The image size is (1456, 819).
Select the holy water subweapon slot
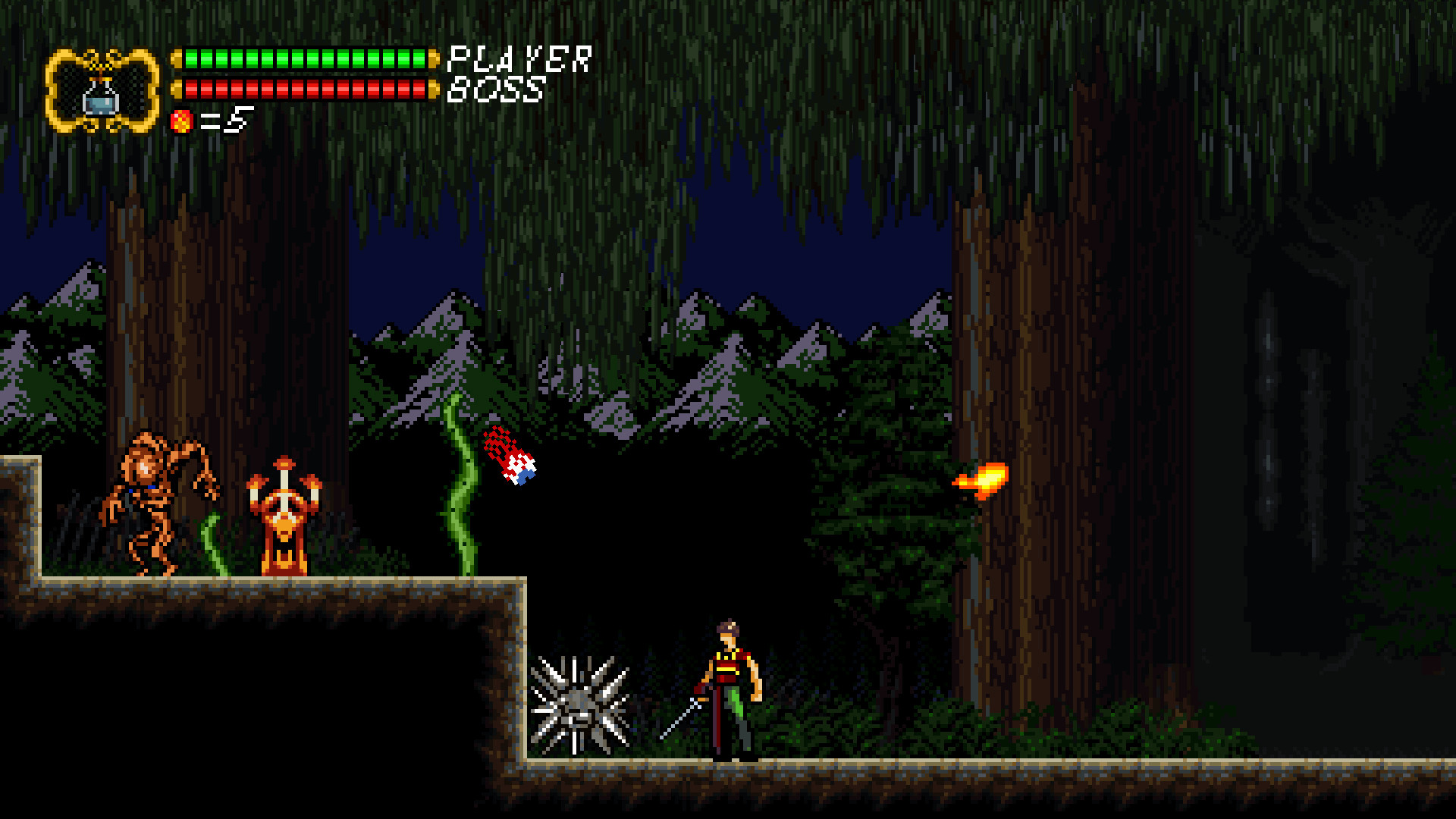(x=102, y=93)
